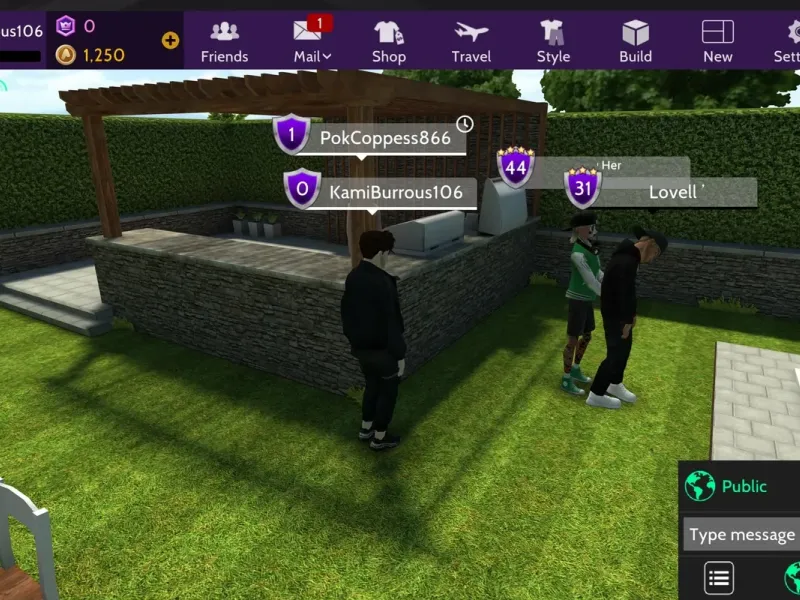Open the Settings gear menu
Viewport: 800px width, 600px height.
788,40
